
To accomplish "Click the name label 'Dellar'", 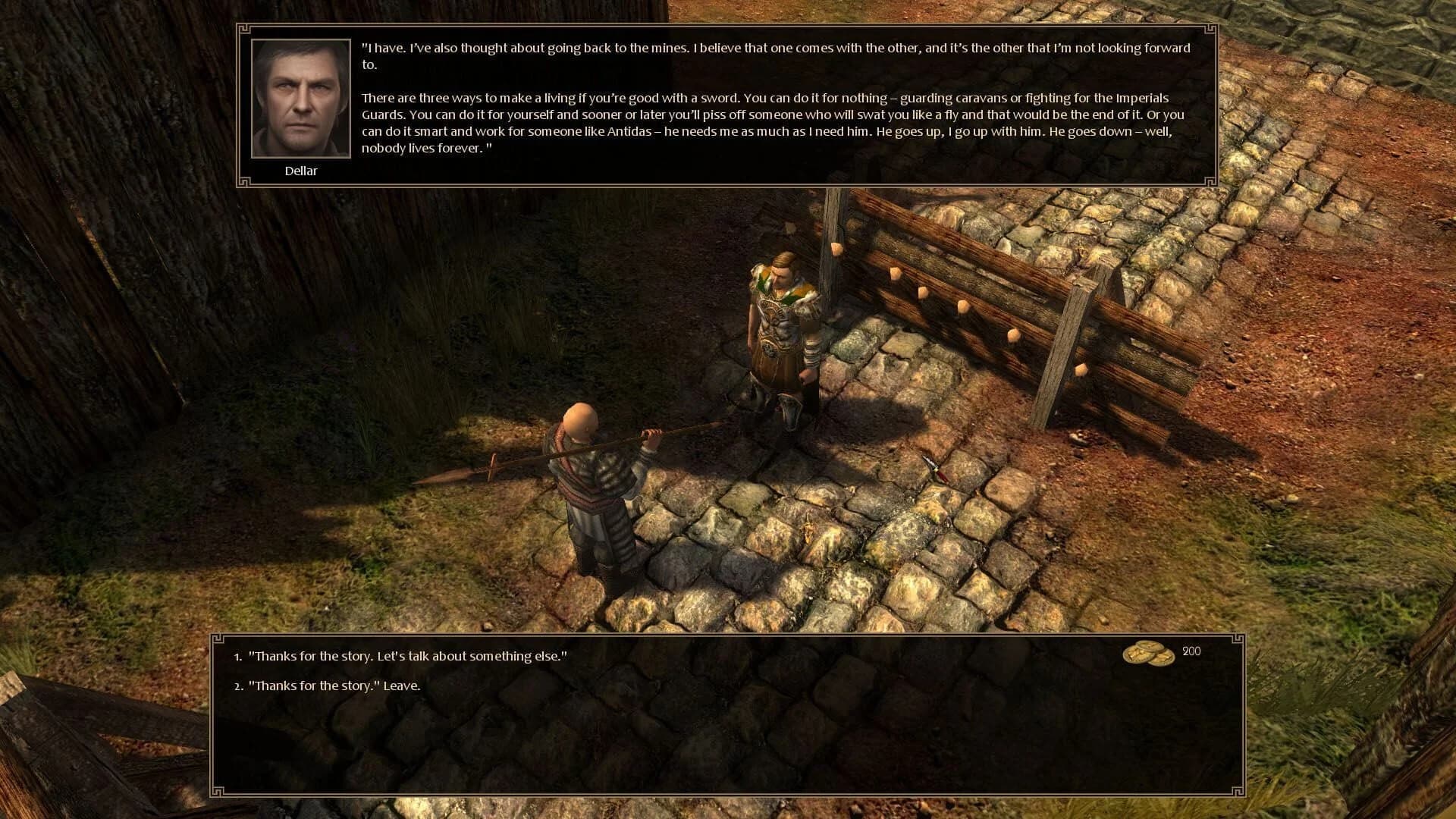I will click(x=301, y=171).
